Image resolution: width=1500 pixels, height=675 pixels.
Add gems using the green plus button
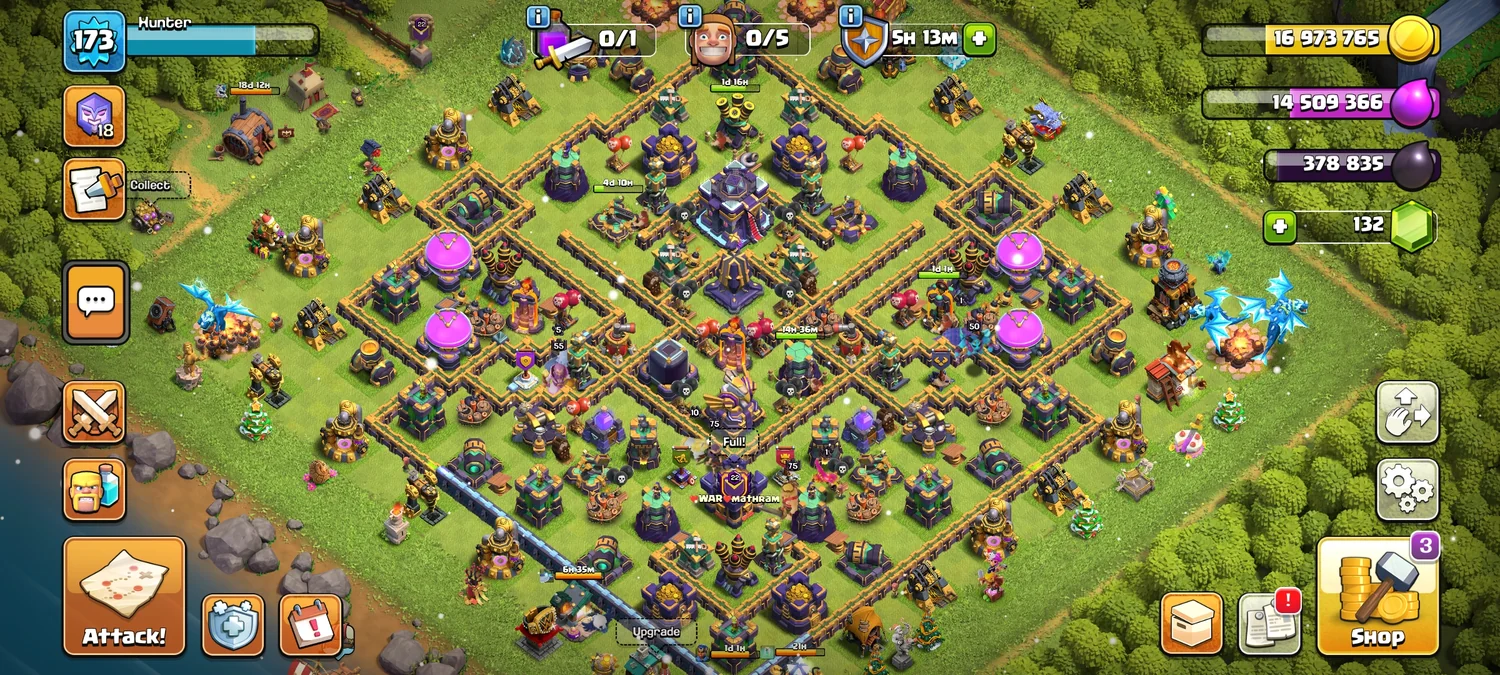click(x=1279, y=226)
